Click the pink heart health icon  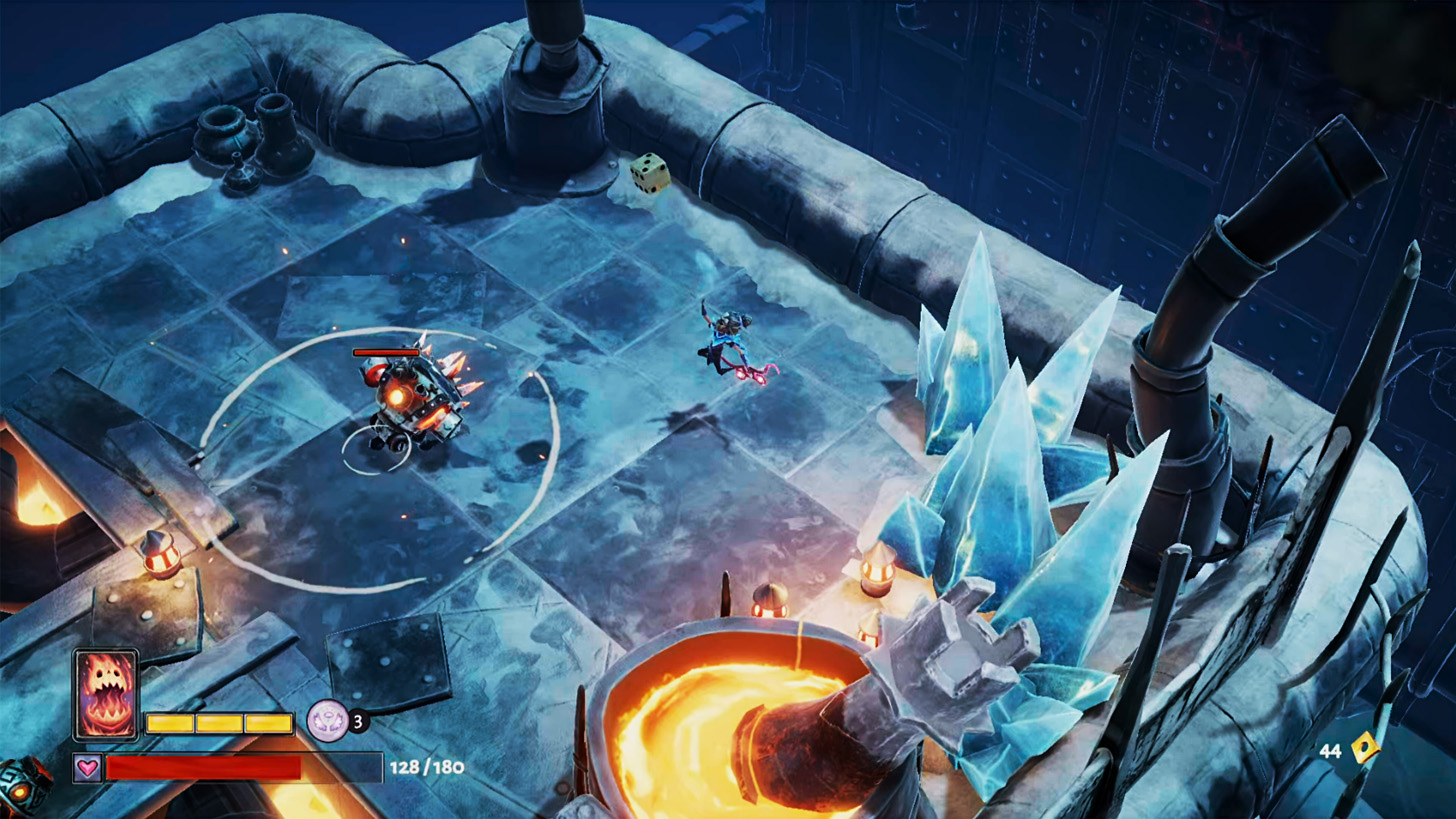(87, 767)
